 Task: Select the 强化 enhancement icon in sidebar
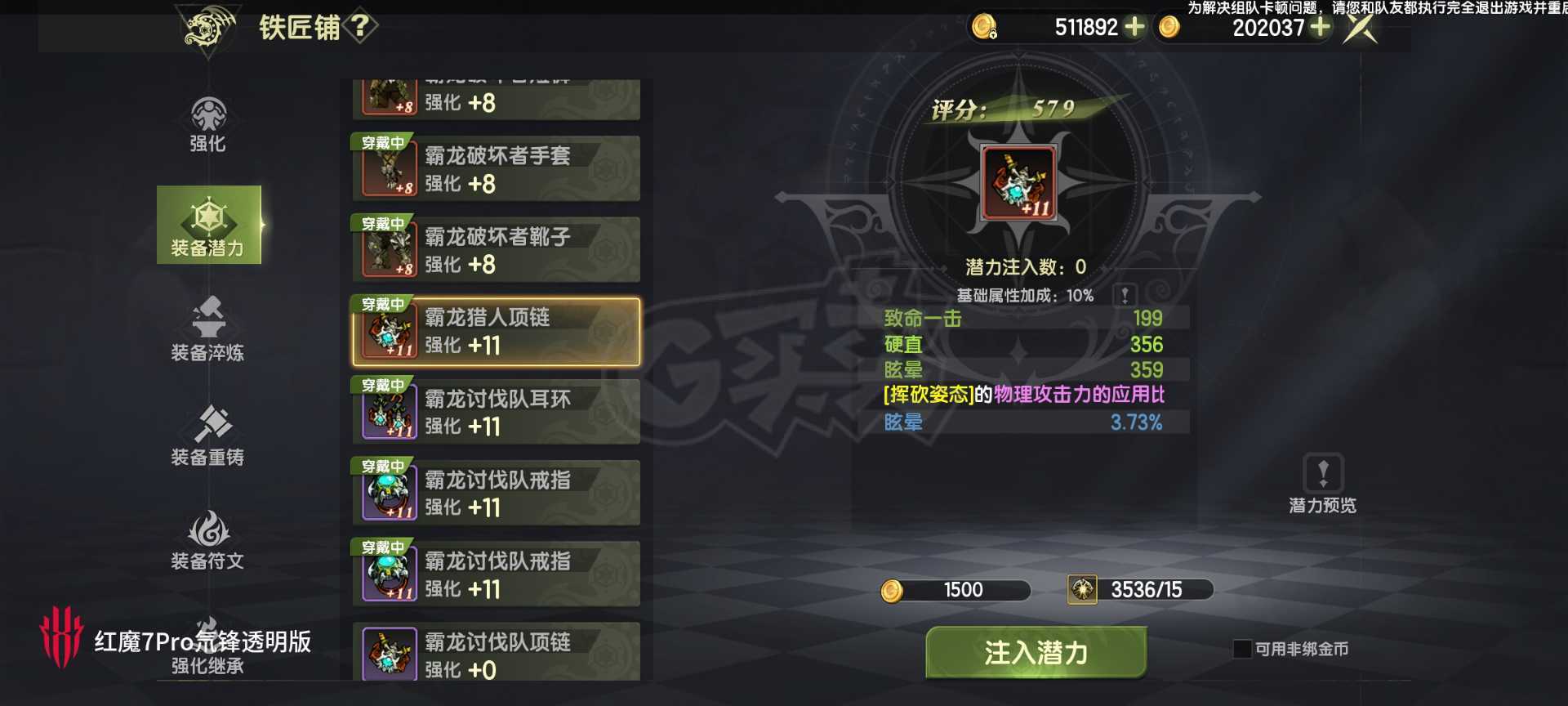click(208, 127)
